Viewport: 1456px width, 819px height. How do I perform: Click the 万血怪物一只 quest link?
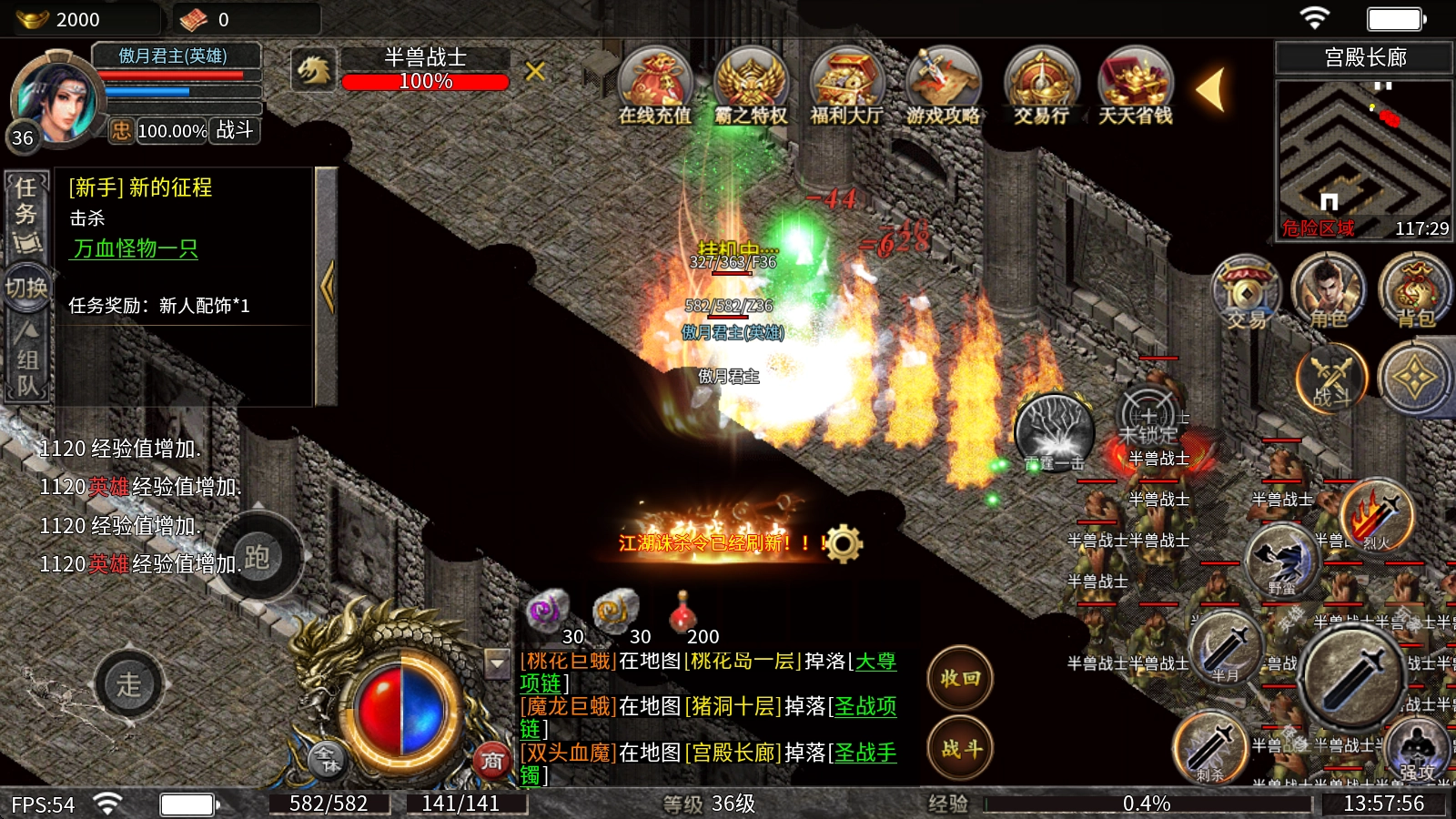[136, 248]
